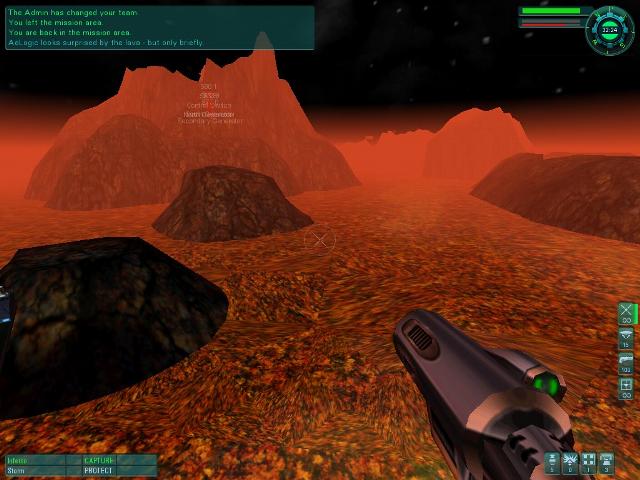Click the chat message log panel
Screen dimensions: 640x480
[x=160, y=28]
